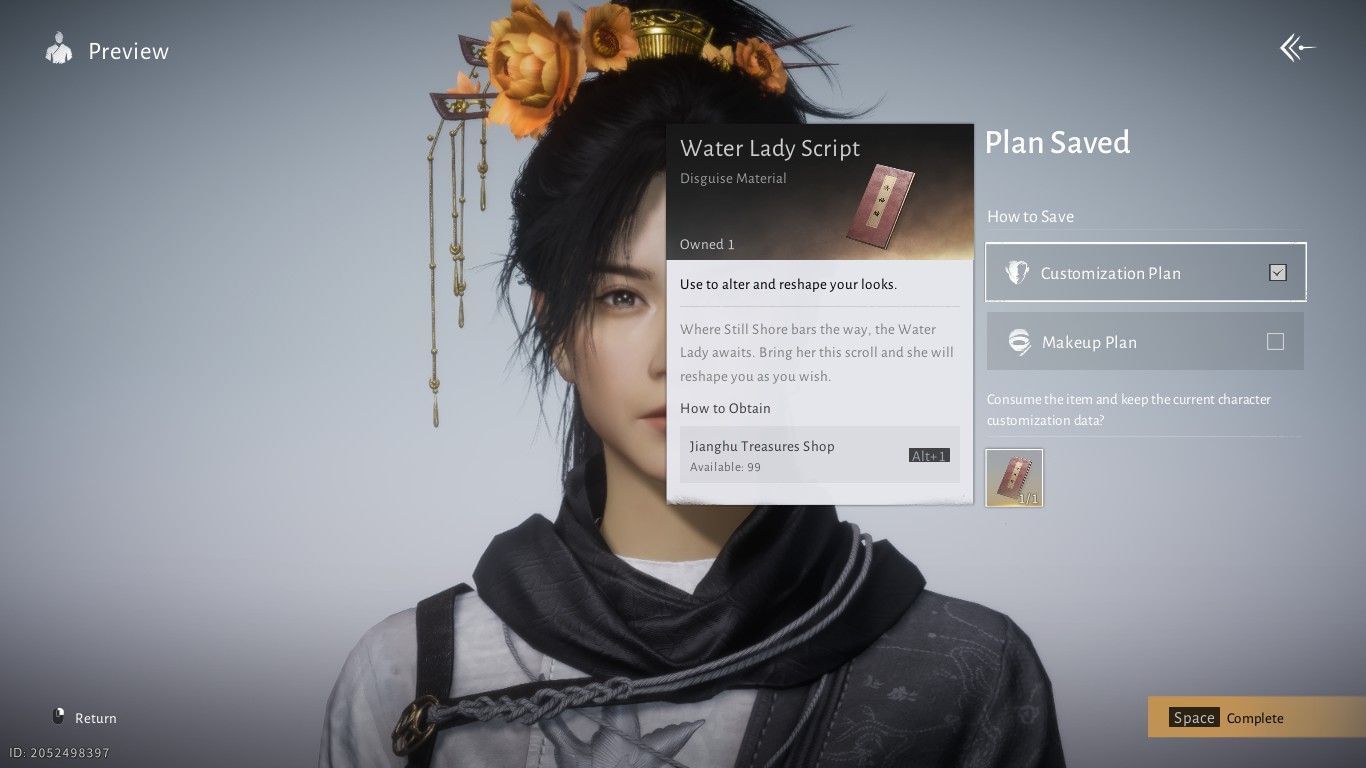Select the How to Save heading

(1030, 216)
